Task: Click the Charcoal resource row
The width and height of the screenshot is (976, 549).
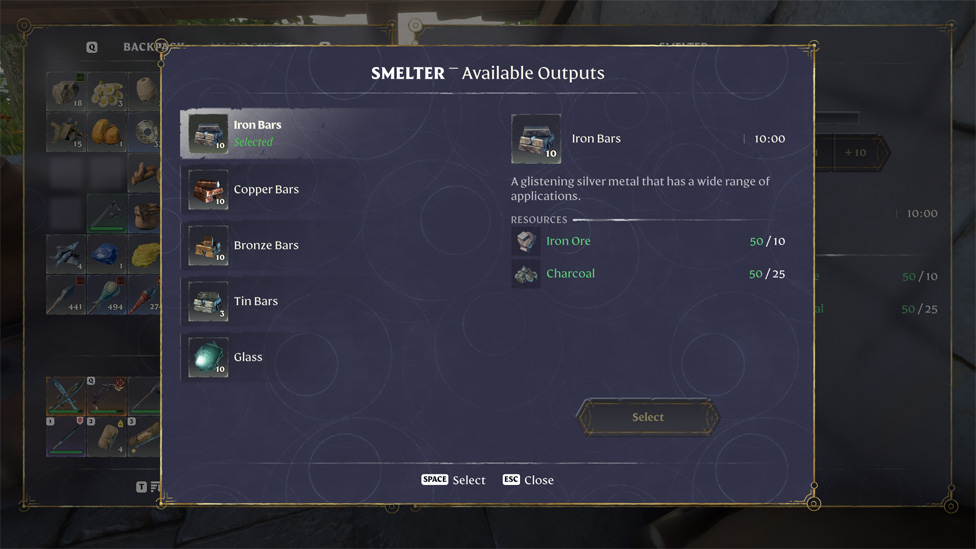Action: coord(648,273)
